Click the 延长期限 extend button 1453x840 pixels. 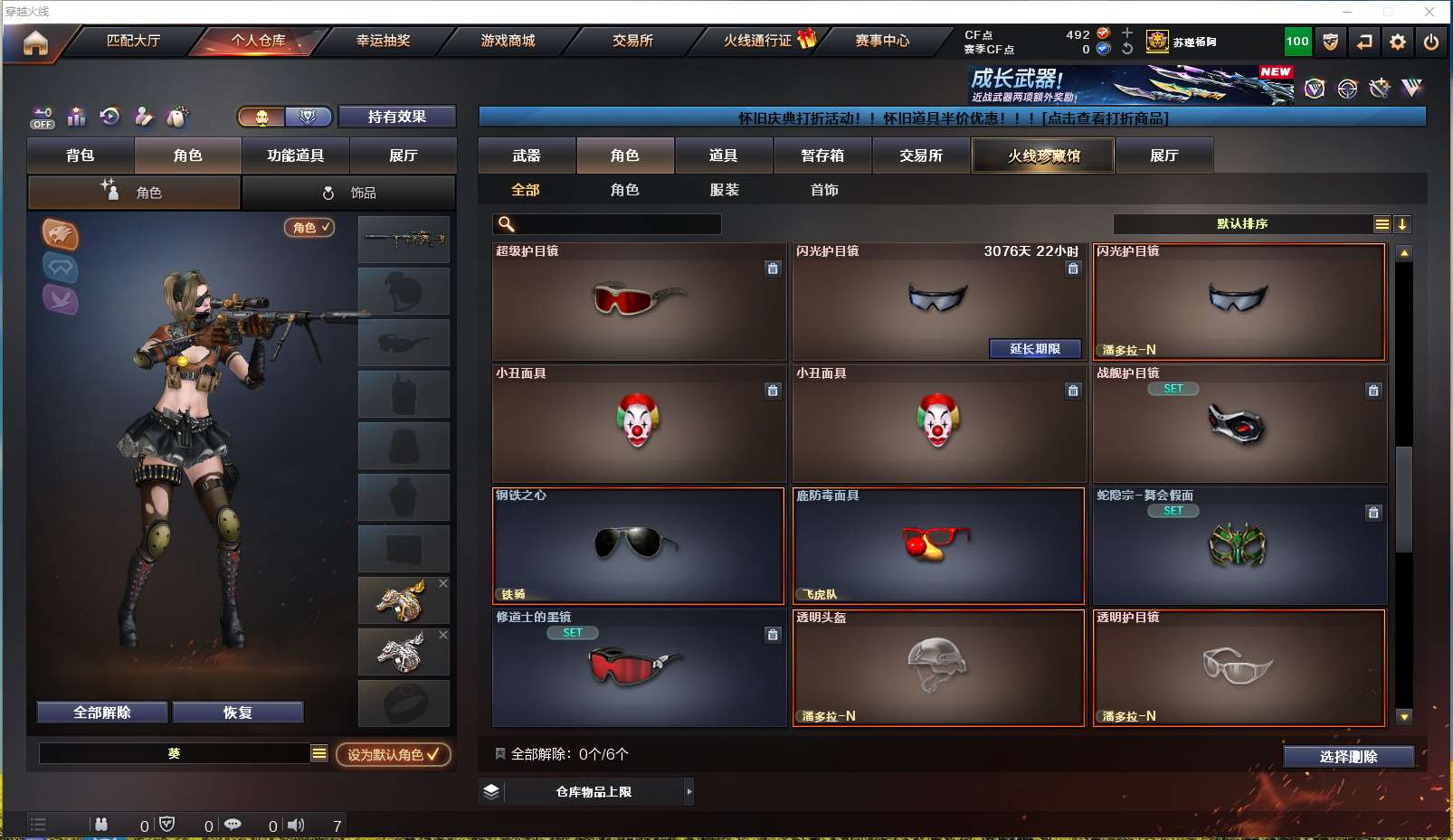tap(1034, 349)
